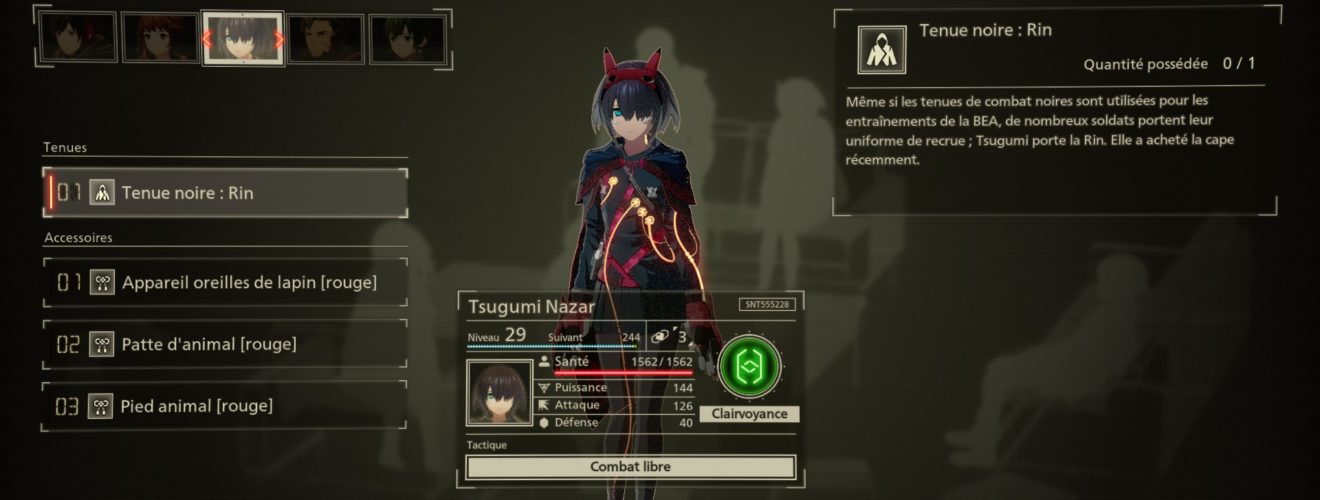Click Tsugumi's portrait in the stats panel
This screenshot has height=500, width=1320.
499,393
